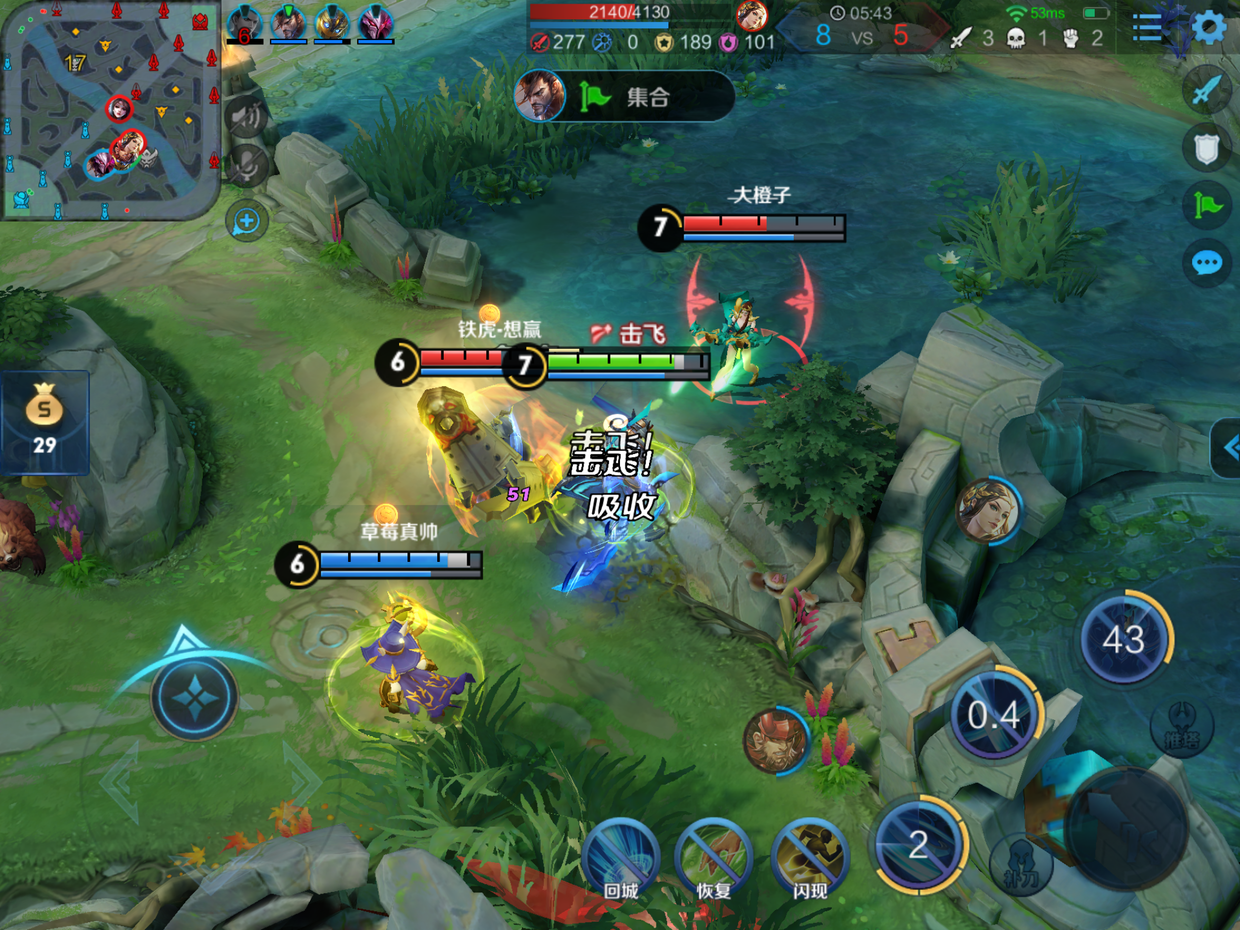
Task: Activate the ultimate showing 43 cooldown
Action: [1124, 639]
